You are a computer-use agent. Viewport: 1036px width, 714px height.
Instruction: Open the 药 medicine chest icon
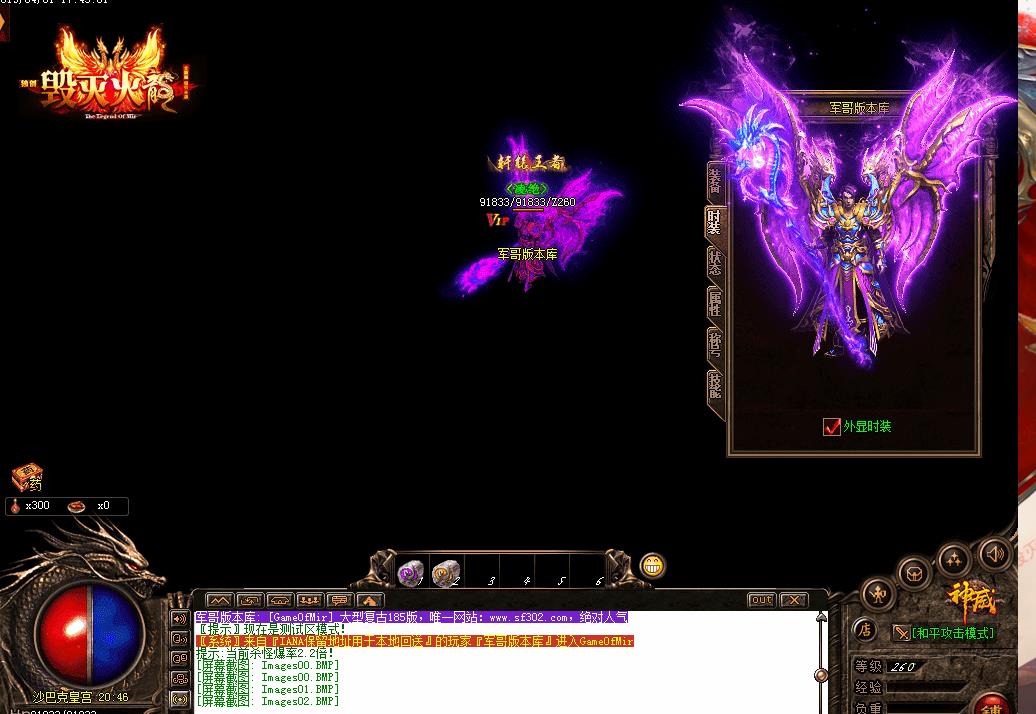point(27,477)
